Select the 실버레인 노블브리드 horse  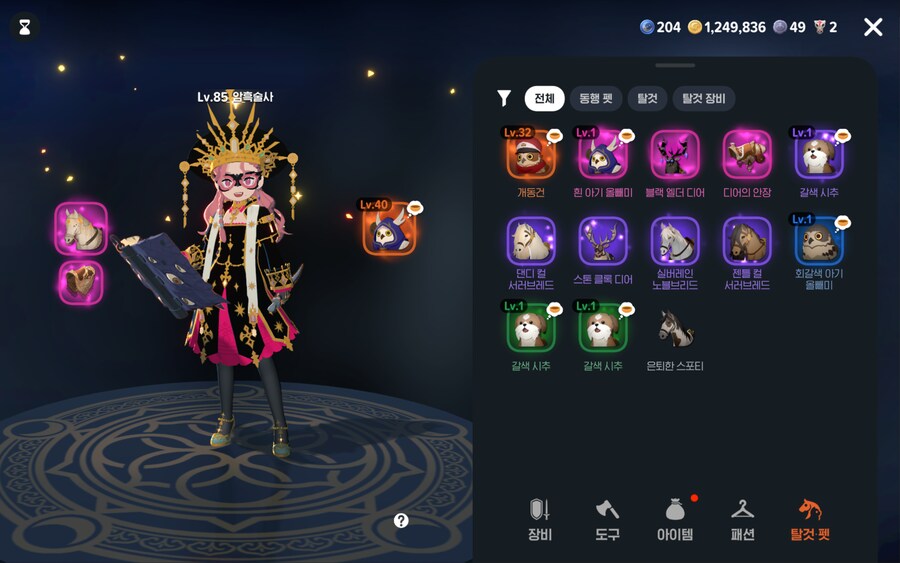point(675,242)
